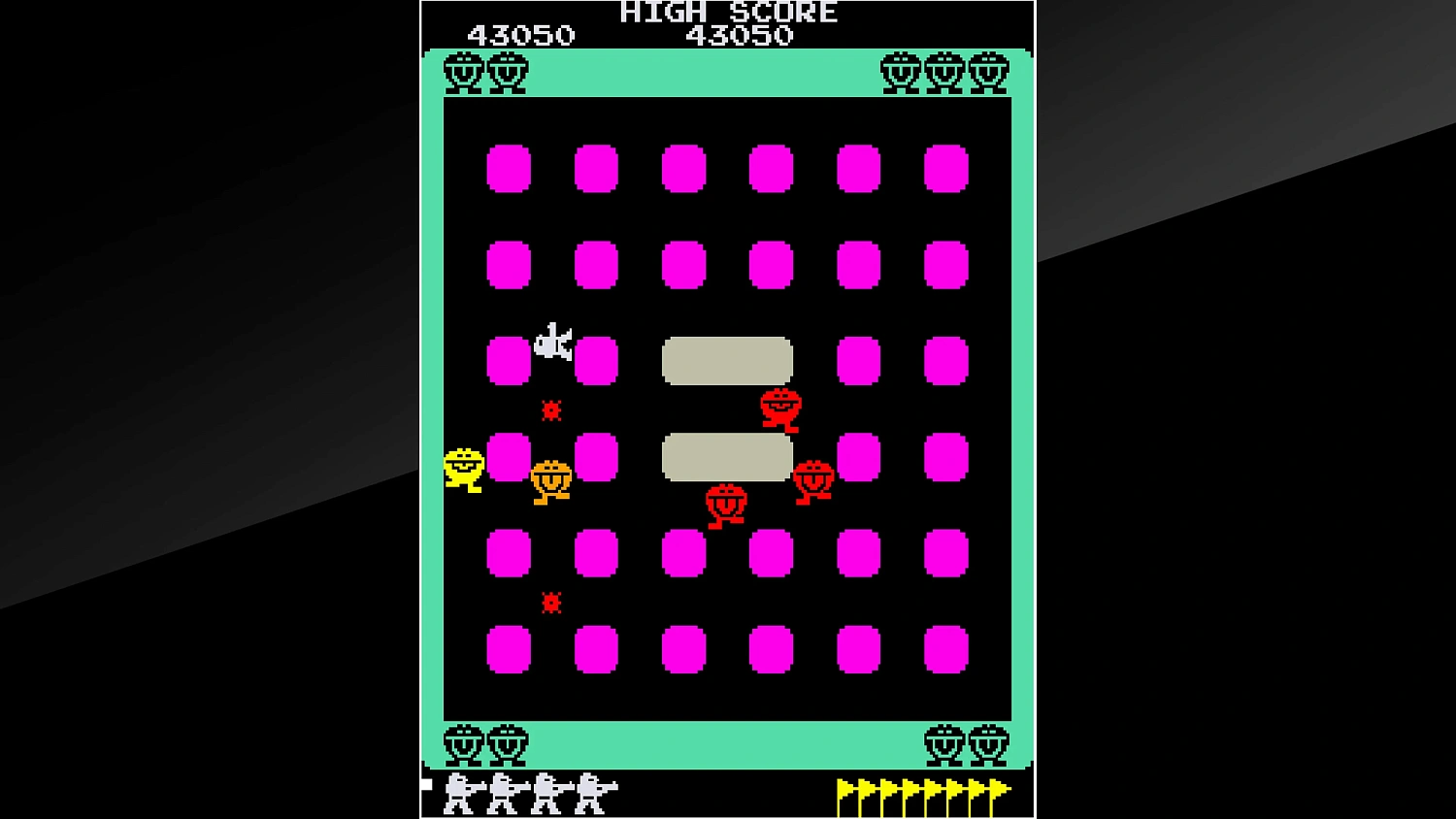Click the left 43050 score value
1456x819 pixels.
[521, 33]
